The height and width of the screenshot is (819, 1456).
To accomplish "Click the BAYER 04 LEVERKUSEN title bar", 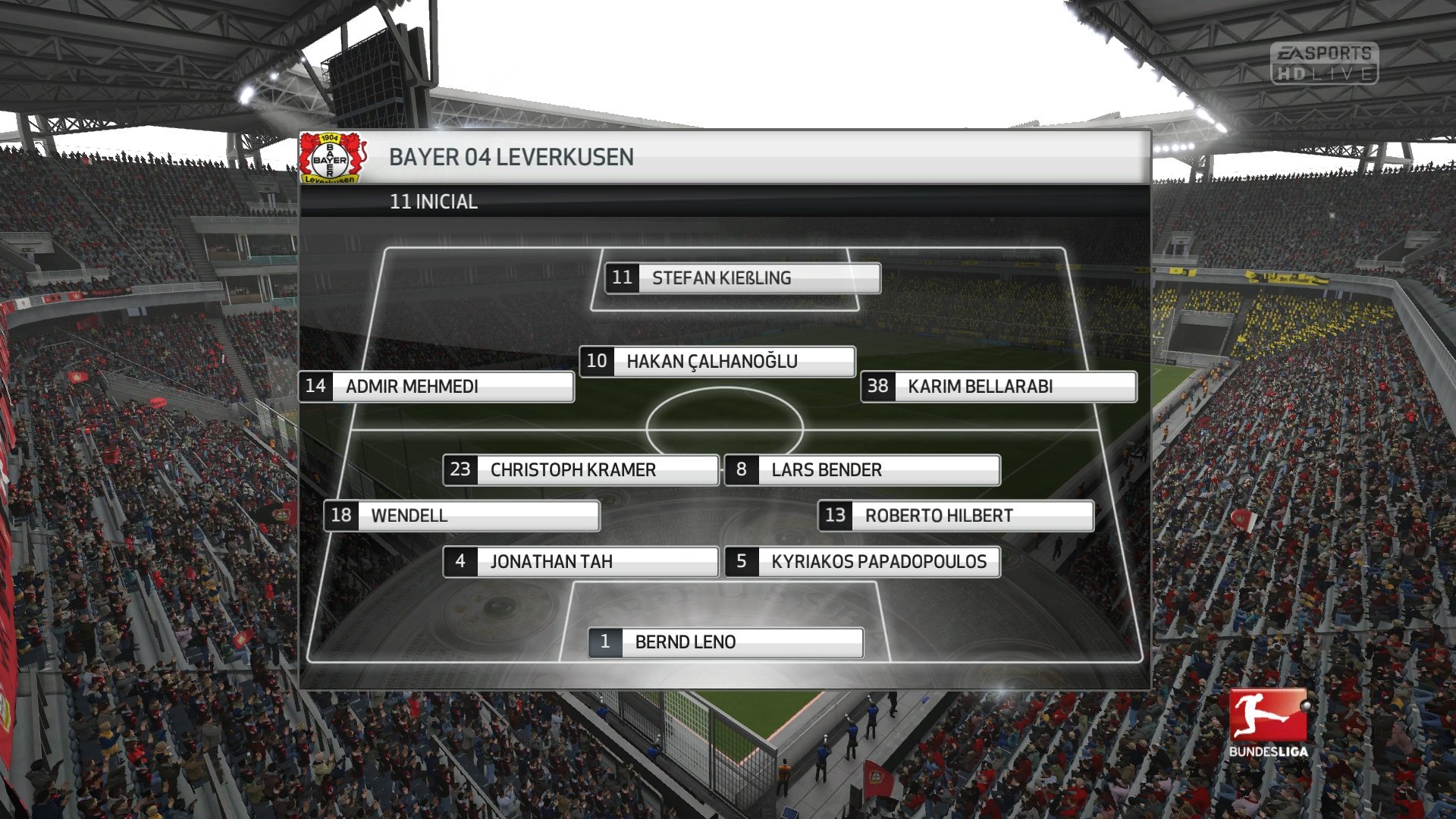I will [x=512, y=158].
